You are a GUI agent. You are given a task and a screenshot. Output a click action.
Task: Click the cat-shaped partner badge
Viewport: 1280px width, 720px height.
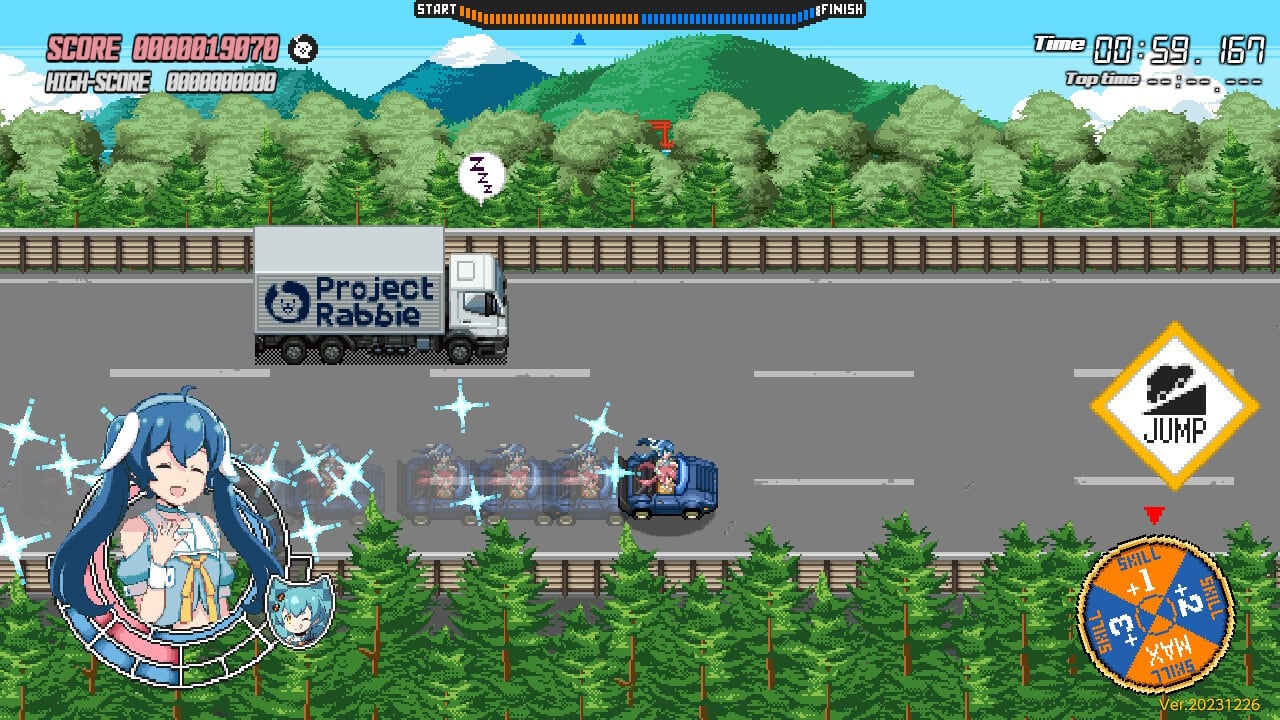299,613
